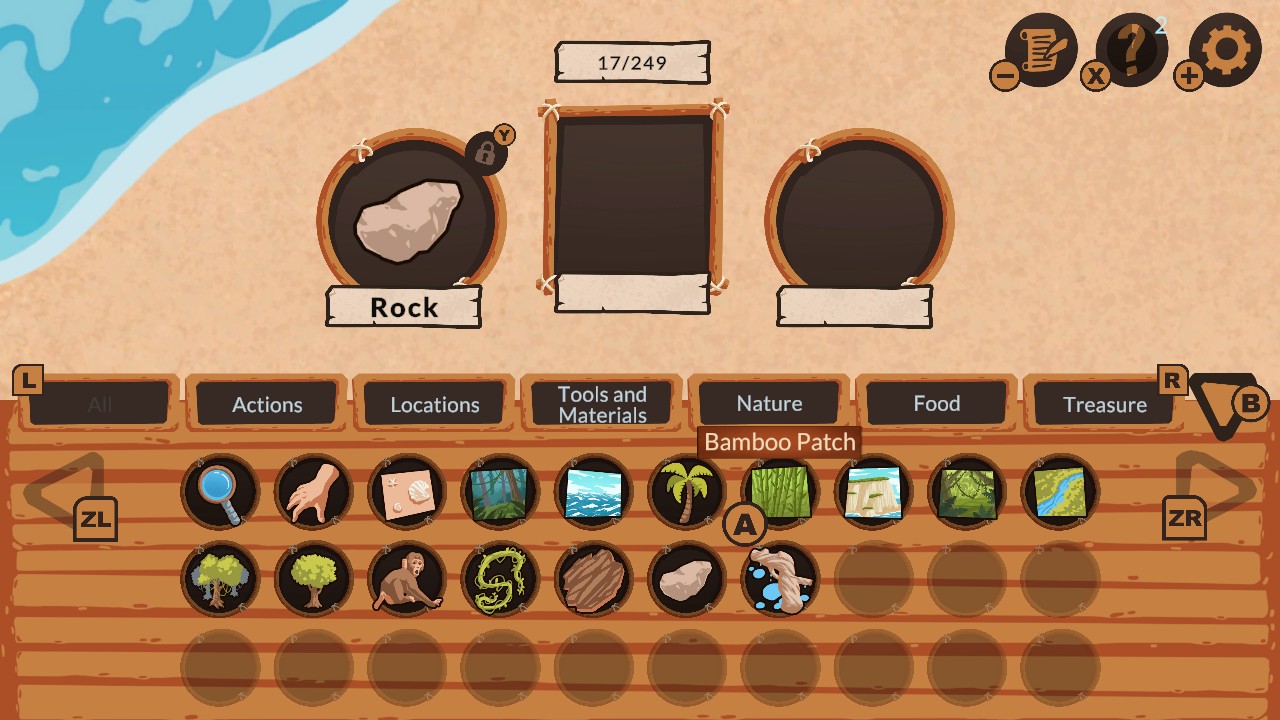
Task: Select the seashell beach card
Action: (x=406, y=490)
